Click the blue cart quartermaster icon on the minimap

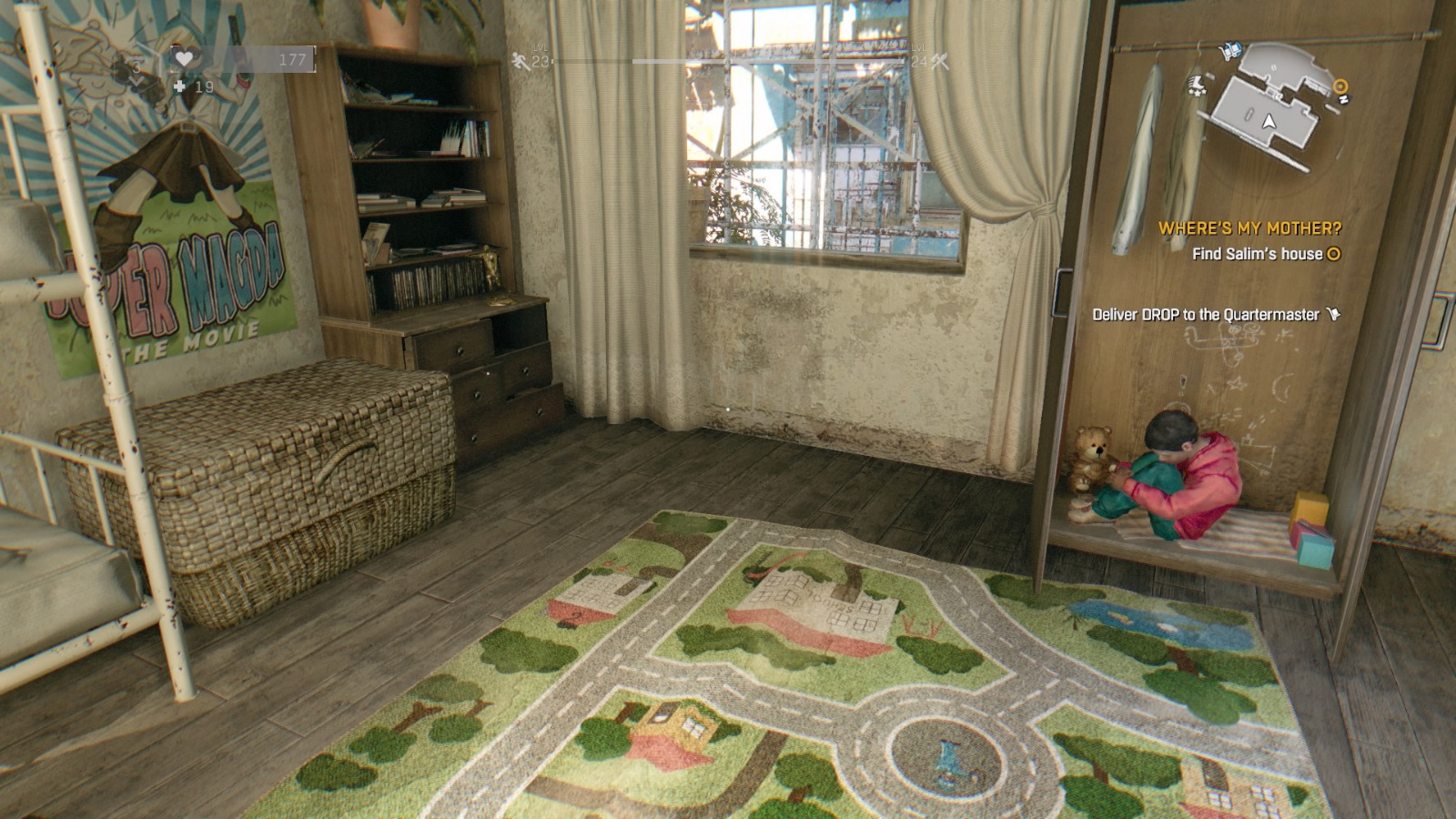[1230, 51]
